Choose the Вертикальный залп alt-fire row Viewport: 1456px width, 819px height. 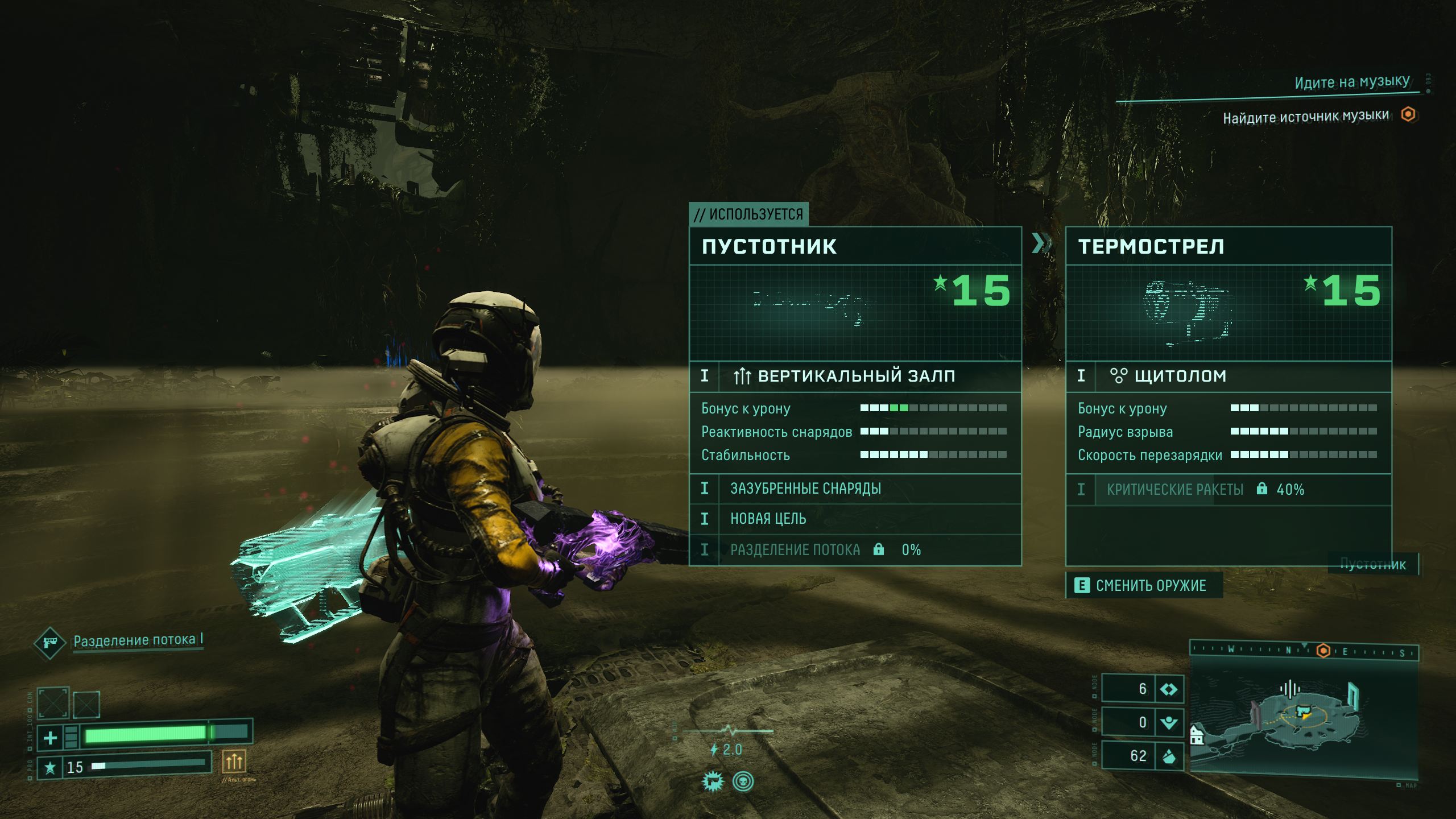pos(855,376)
